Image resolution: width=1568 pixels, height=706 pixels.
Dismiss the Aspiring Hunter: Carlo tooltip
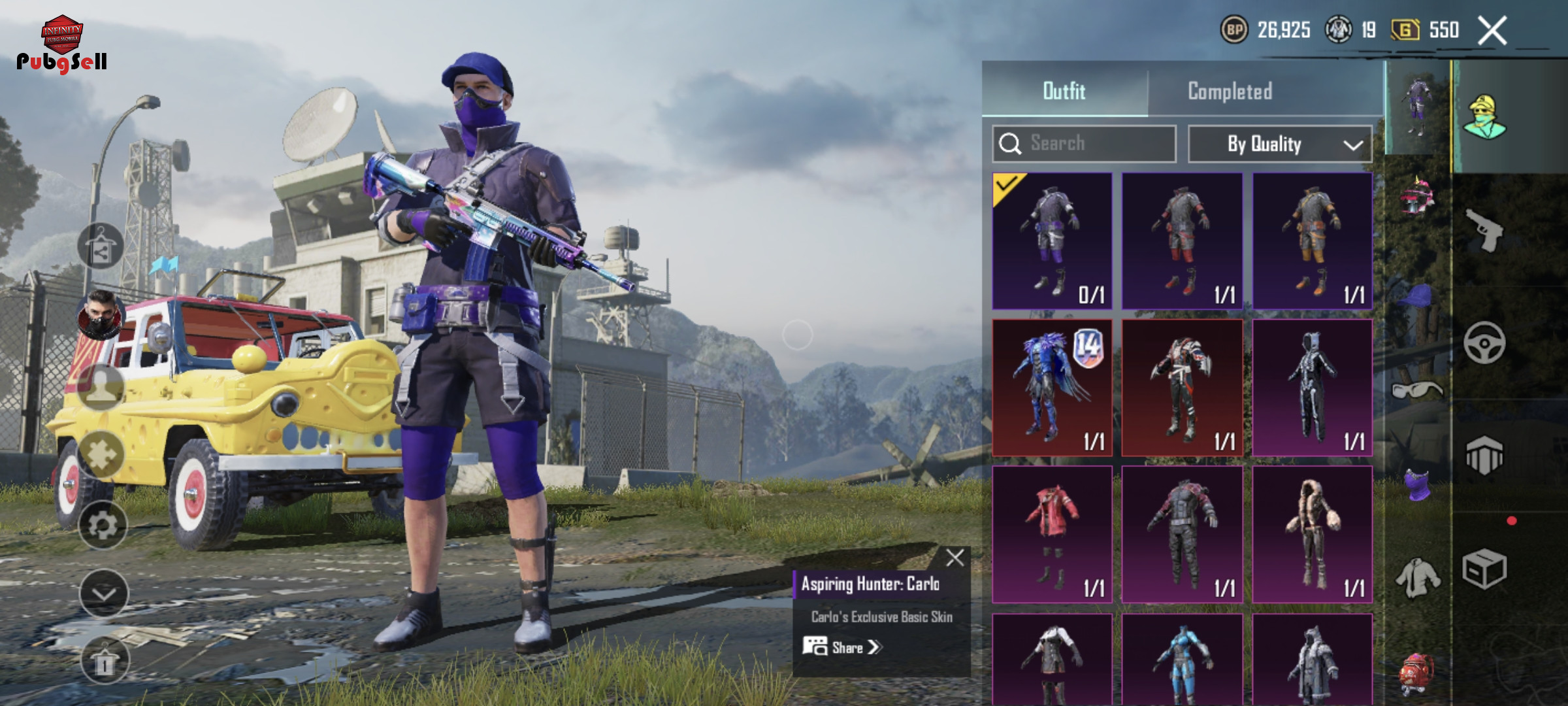pos(955,558)
